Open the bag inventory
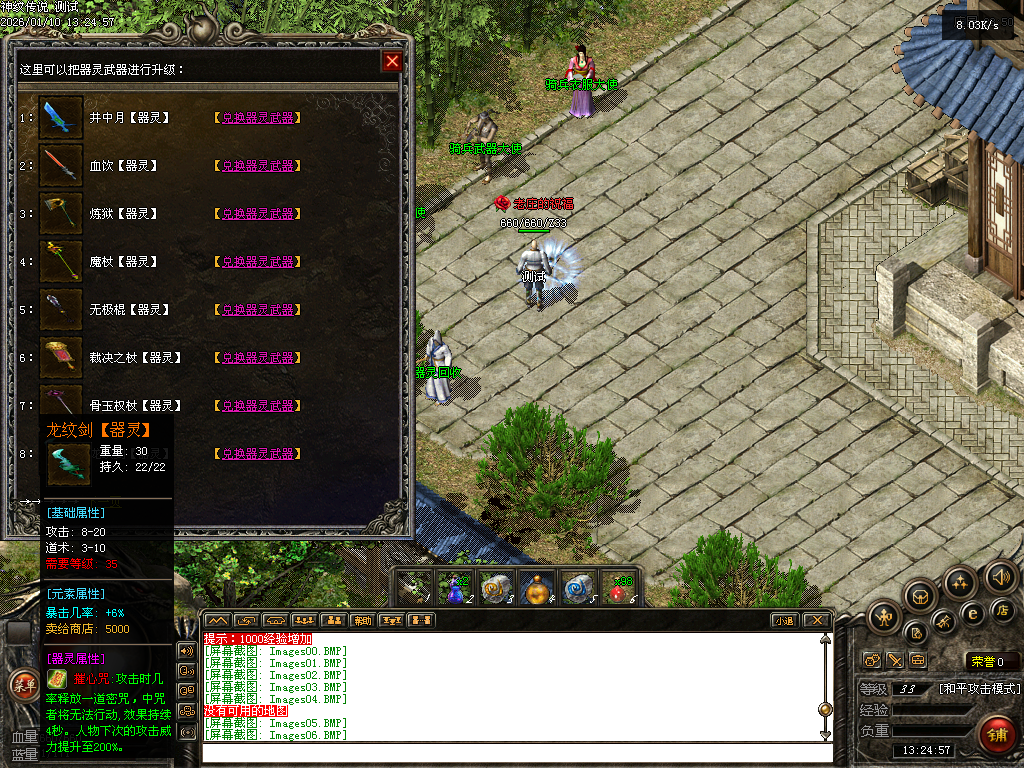This screenshot has width=1024, height=768. tap(920, 596)
